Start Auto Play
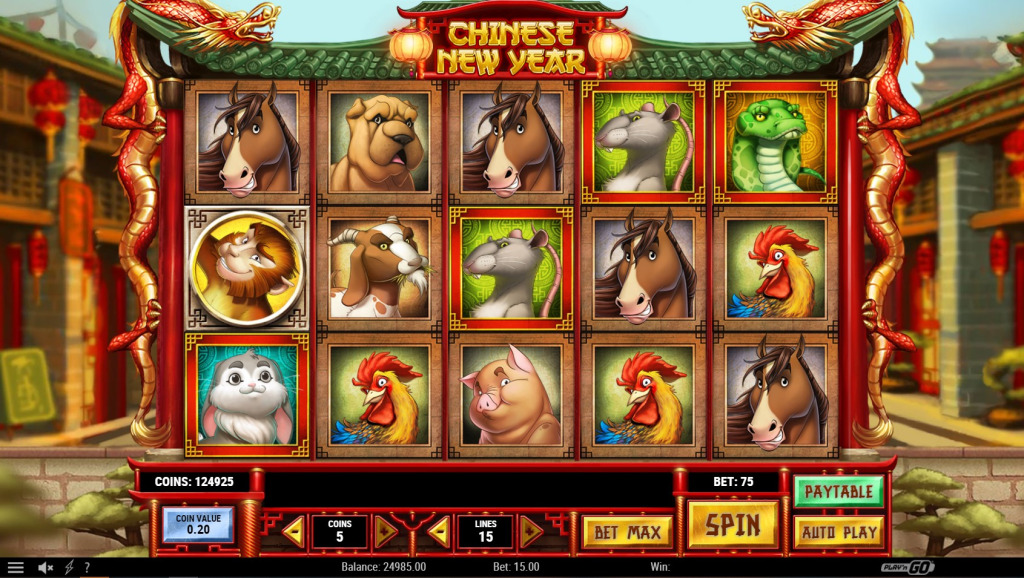The width and height of the screenshot is (1024, 578). click(x=838, y=532)
